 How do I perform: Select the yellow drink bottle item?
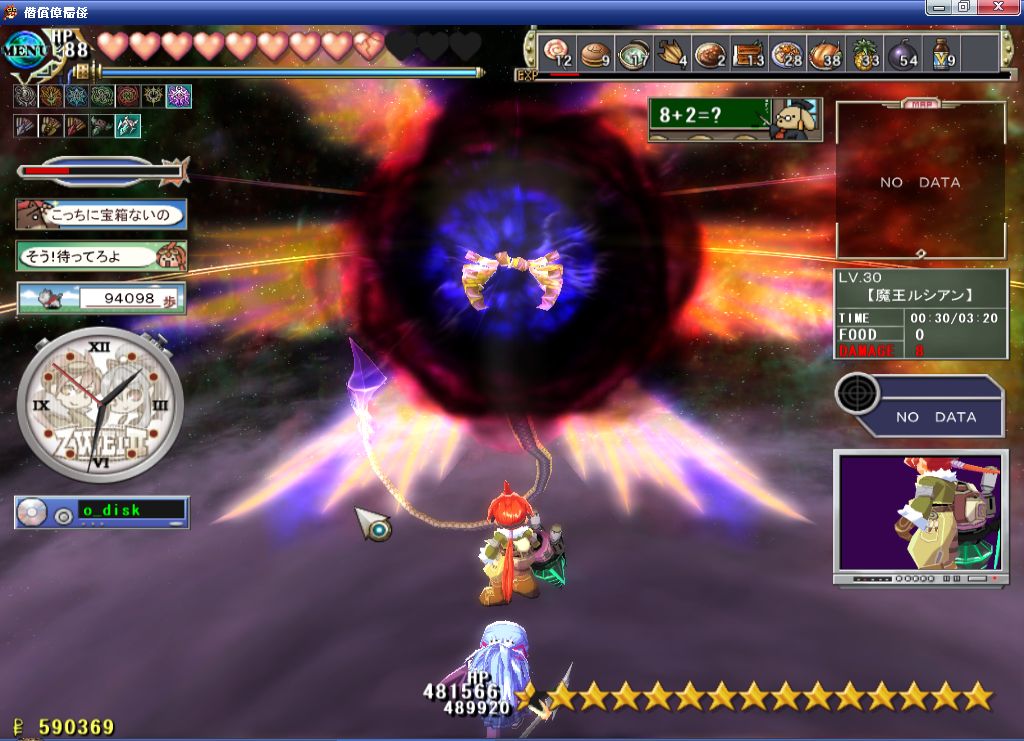942,52
